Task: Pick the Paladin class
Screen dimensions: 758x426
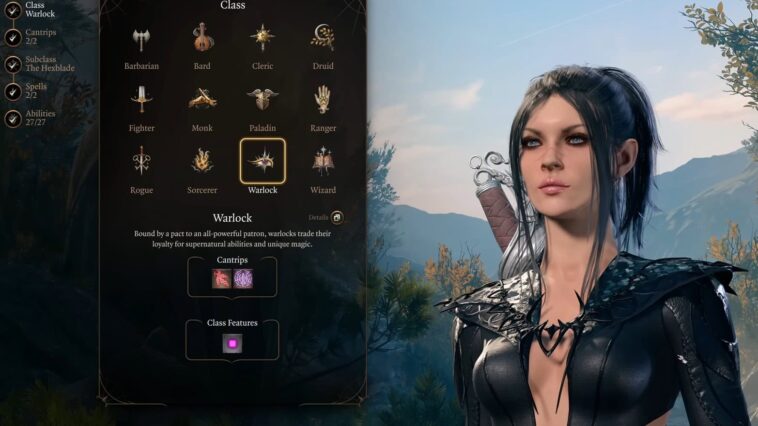Action: point(263,100)
